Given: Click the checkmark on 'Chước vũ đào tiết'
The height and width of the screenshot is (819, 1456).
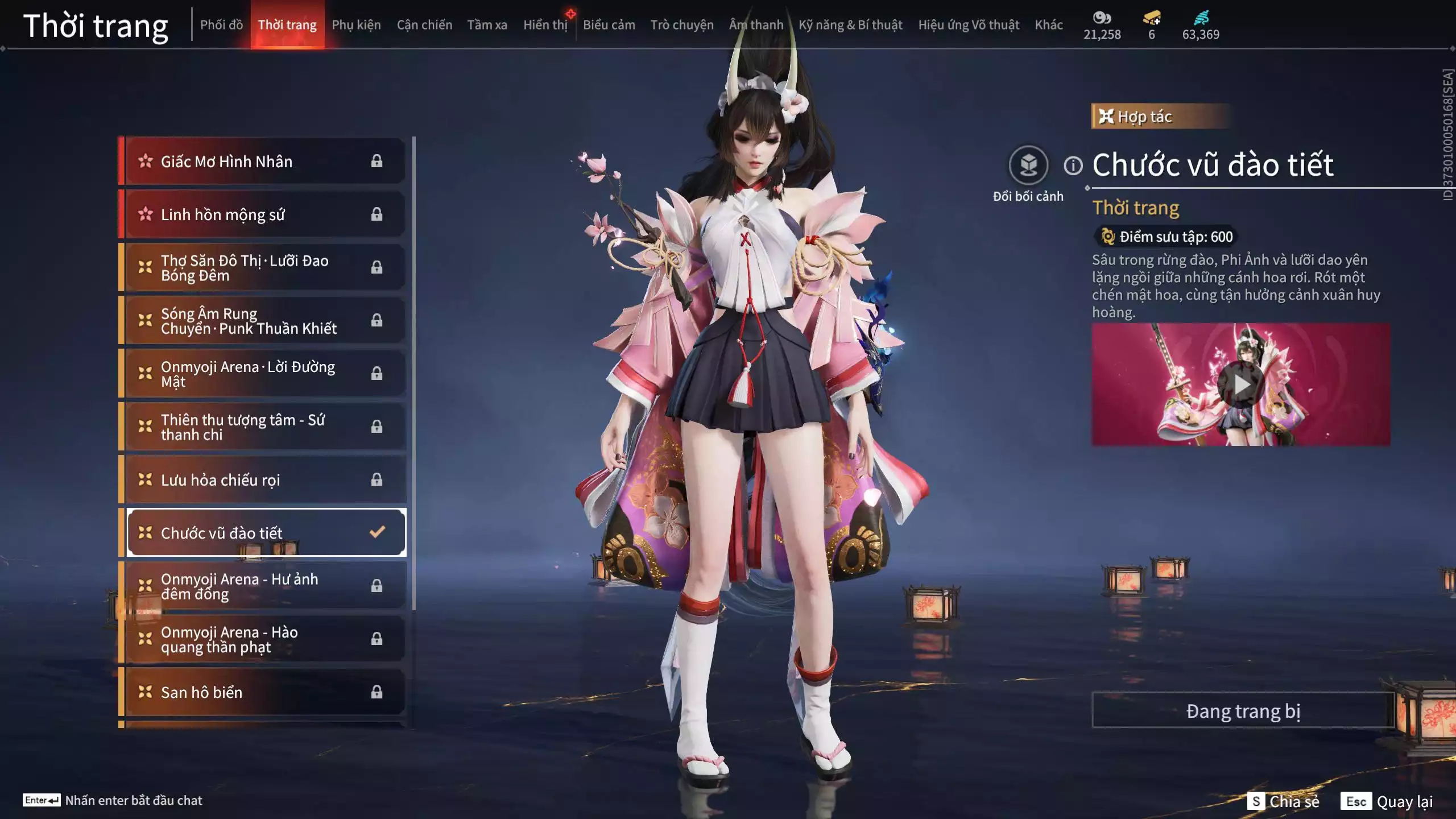Looking at the screenshot, I should coord(375,532).
